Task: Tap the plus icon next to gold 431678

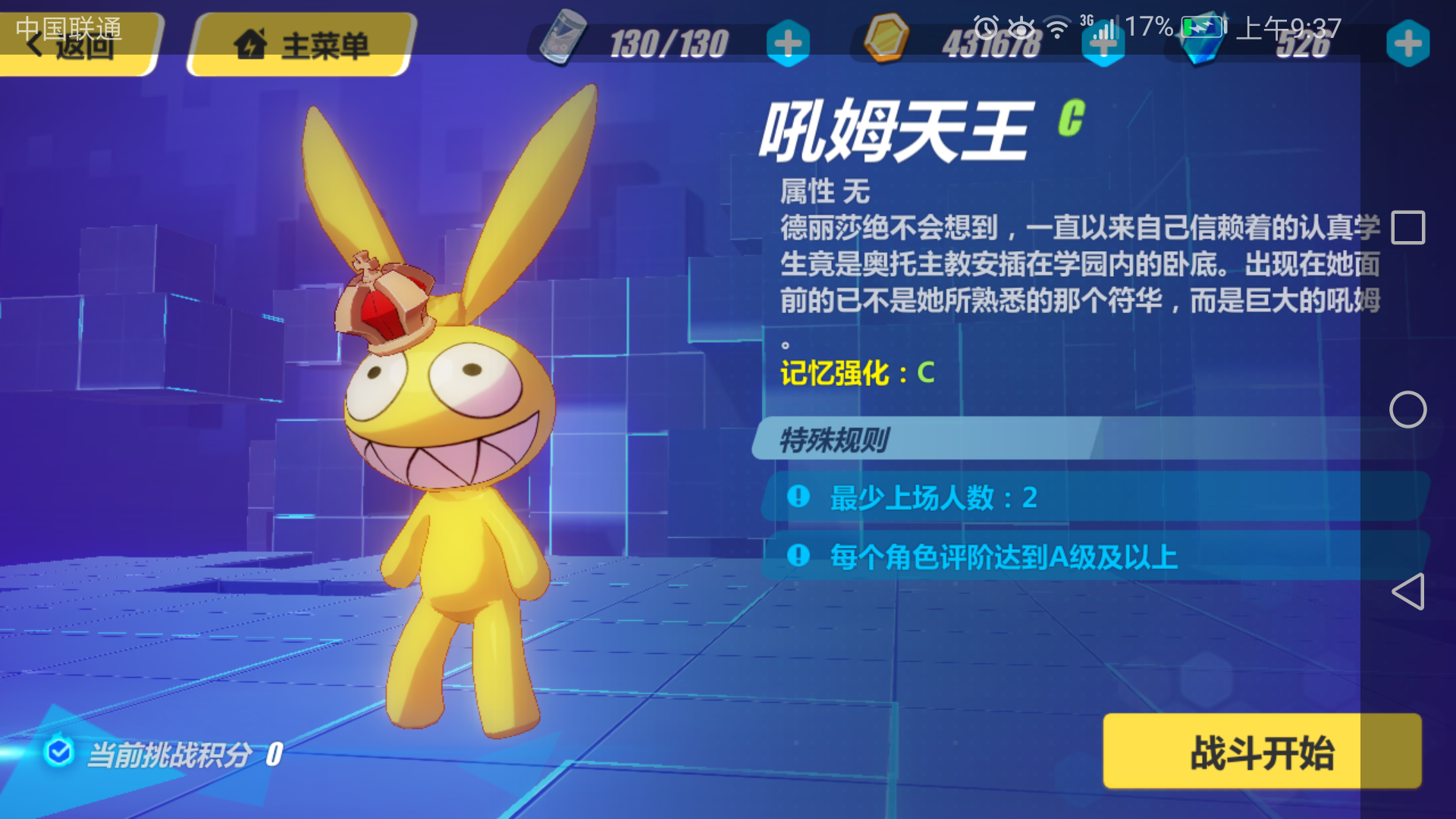Action: point(1104,44)
